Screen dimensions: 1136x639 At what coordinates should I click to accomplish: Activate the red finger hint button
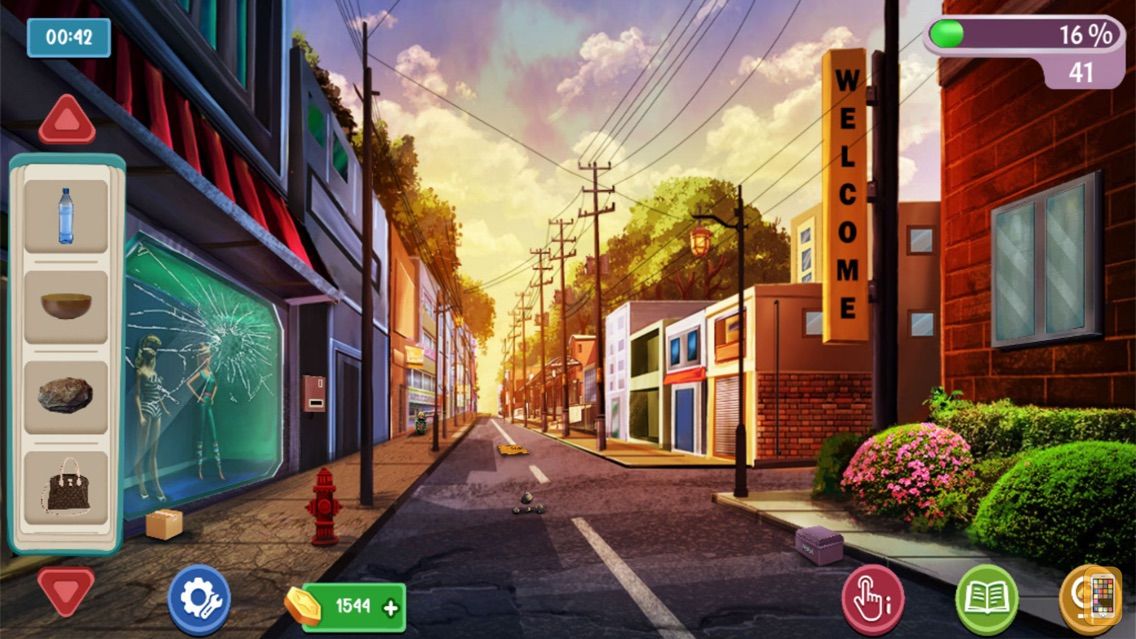tap(873, 600)
